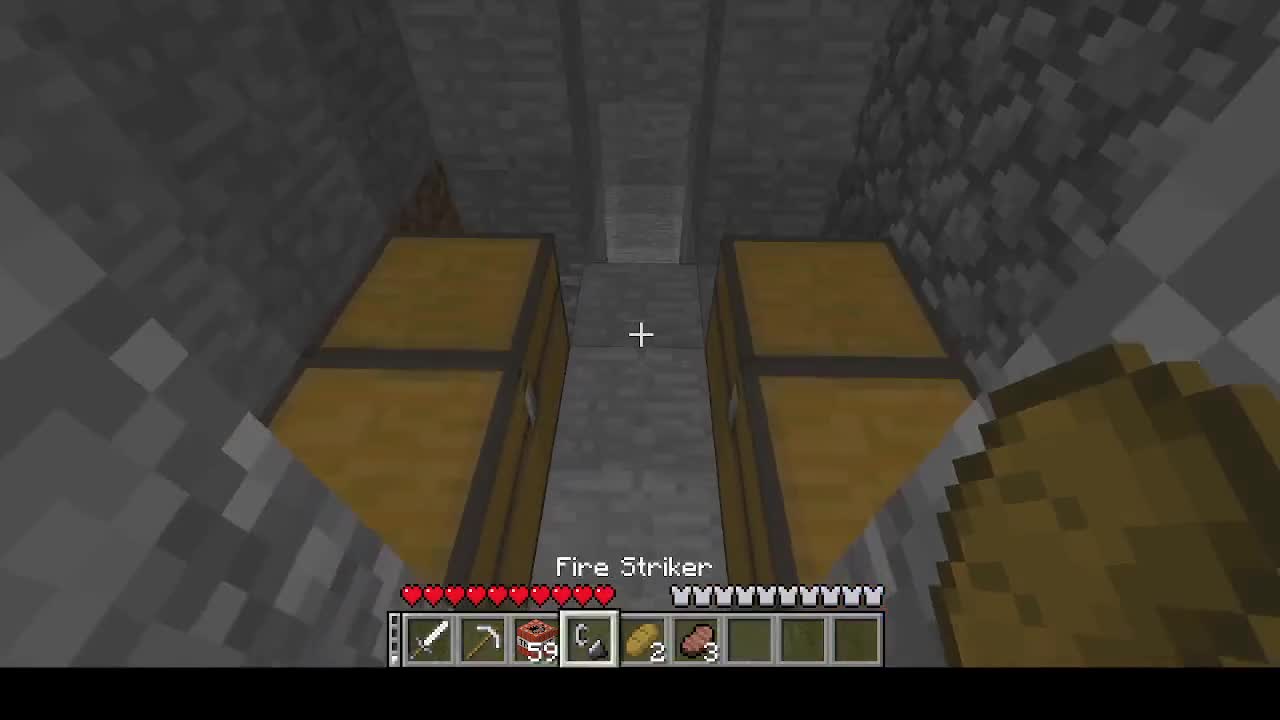
Task: Select the iron sword in the hotbar
Action: (x=431, y=640)
